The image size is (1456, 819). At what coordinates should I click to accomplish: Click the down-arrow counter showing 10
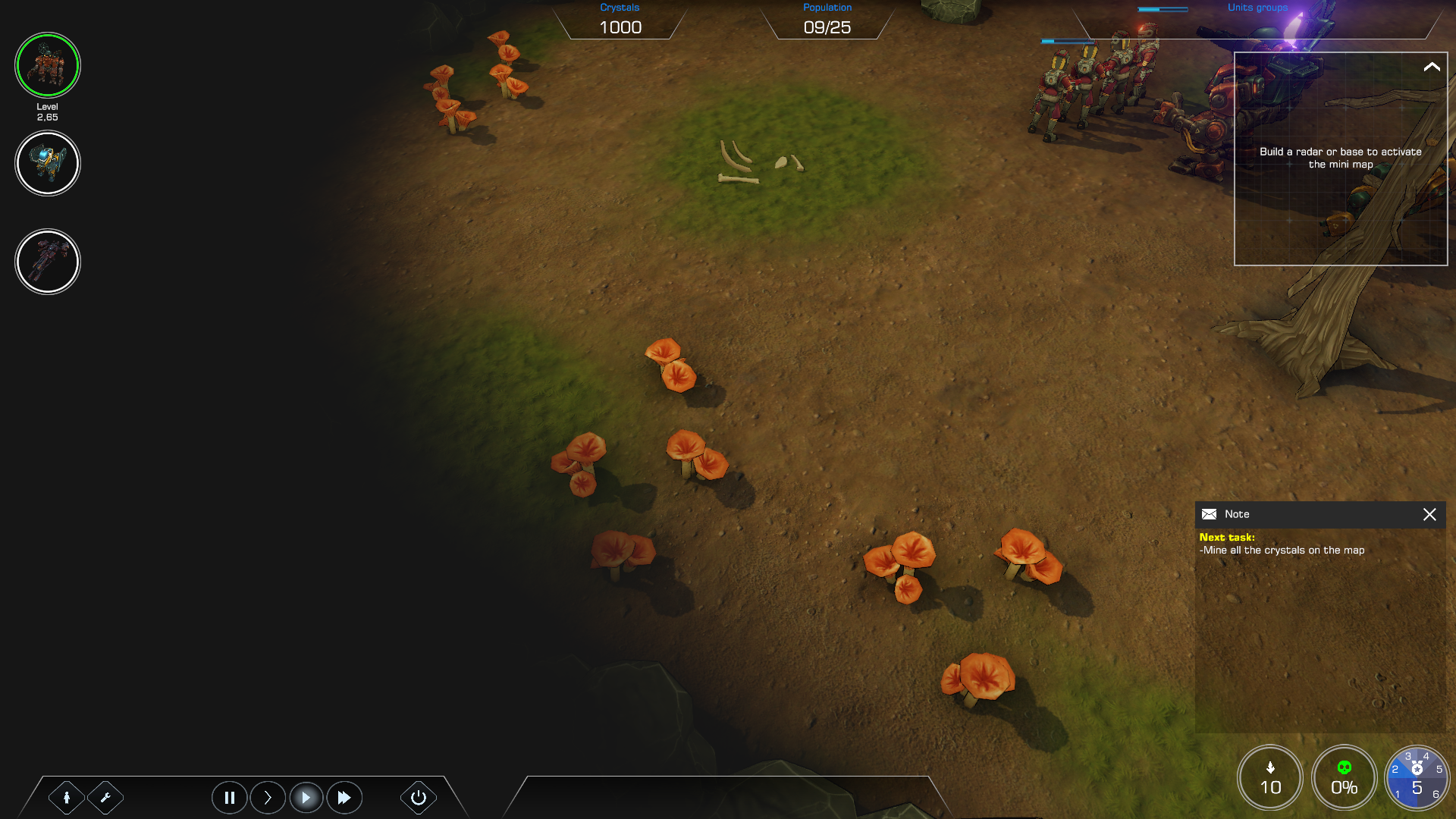pos(1270,778)
